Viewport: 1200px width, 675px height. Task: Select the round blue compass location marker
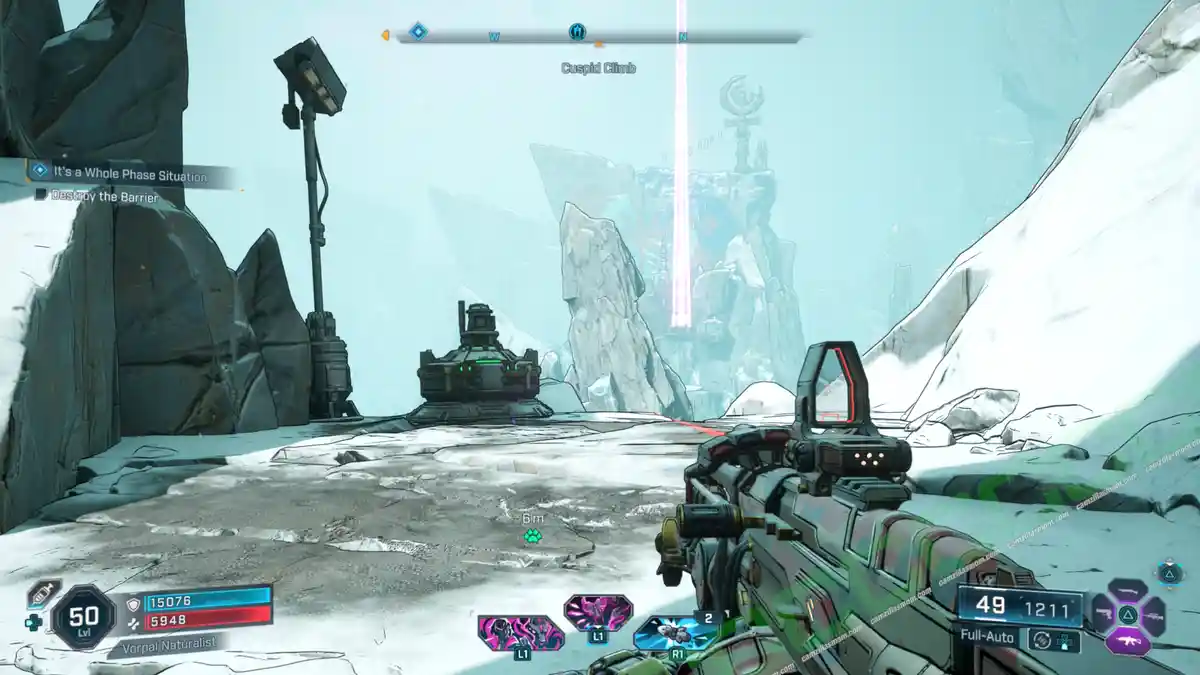point(577,32)
